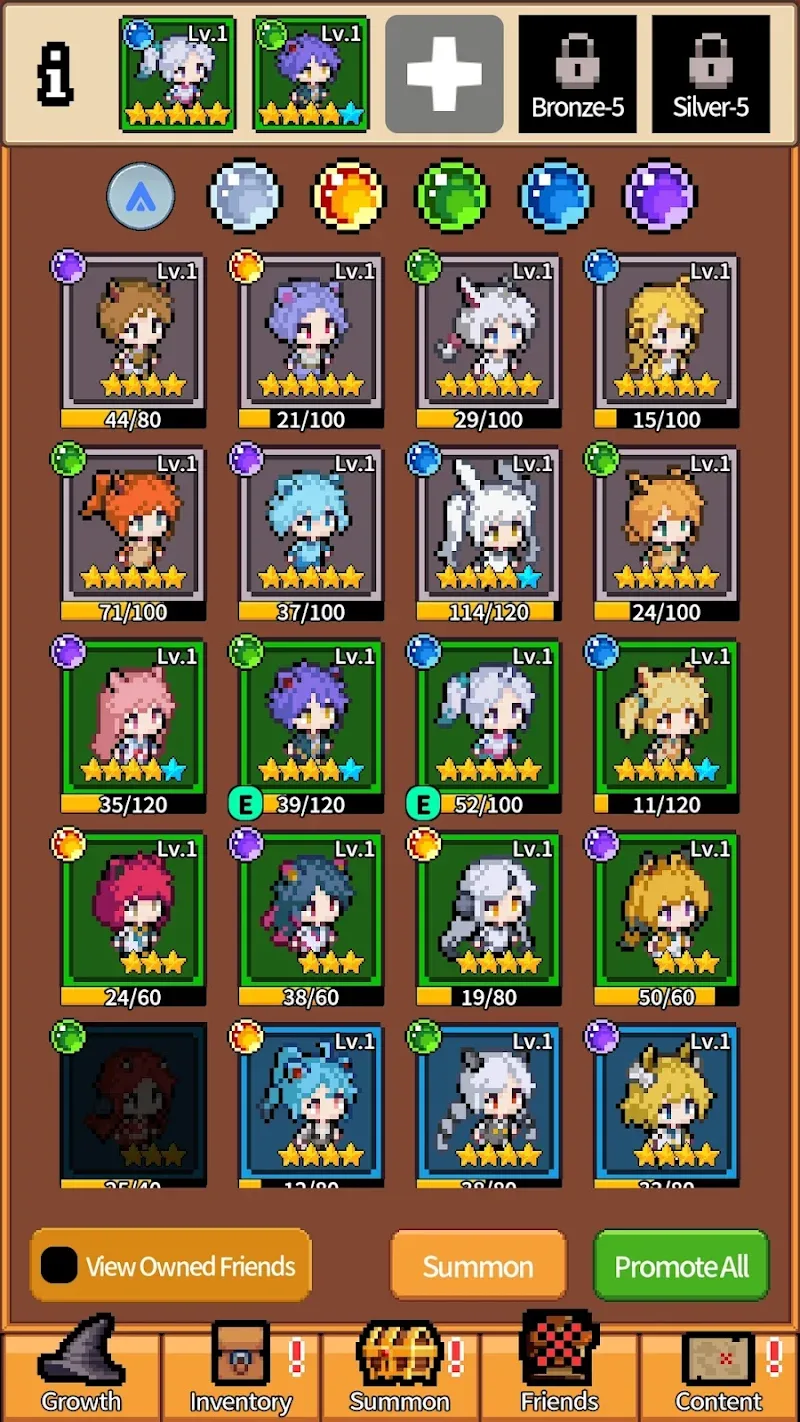Open the Content map tab
The height and width of the screenshot is (1422, 800).
pyautogui.click(x=718, y=1367)
